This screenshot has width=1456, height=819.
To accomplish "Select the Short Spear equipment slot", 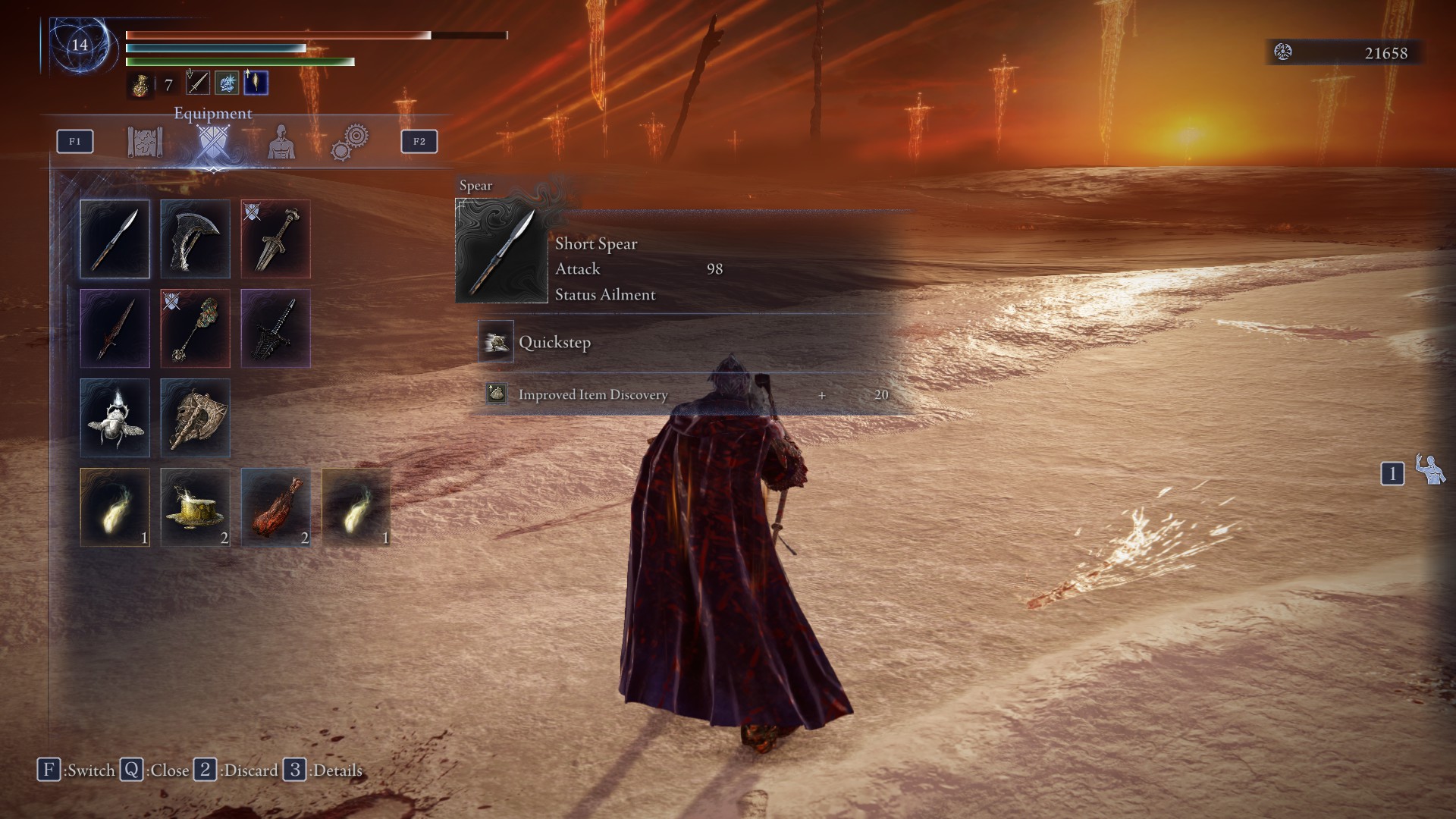I will coord(115,239).
